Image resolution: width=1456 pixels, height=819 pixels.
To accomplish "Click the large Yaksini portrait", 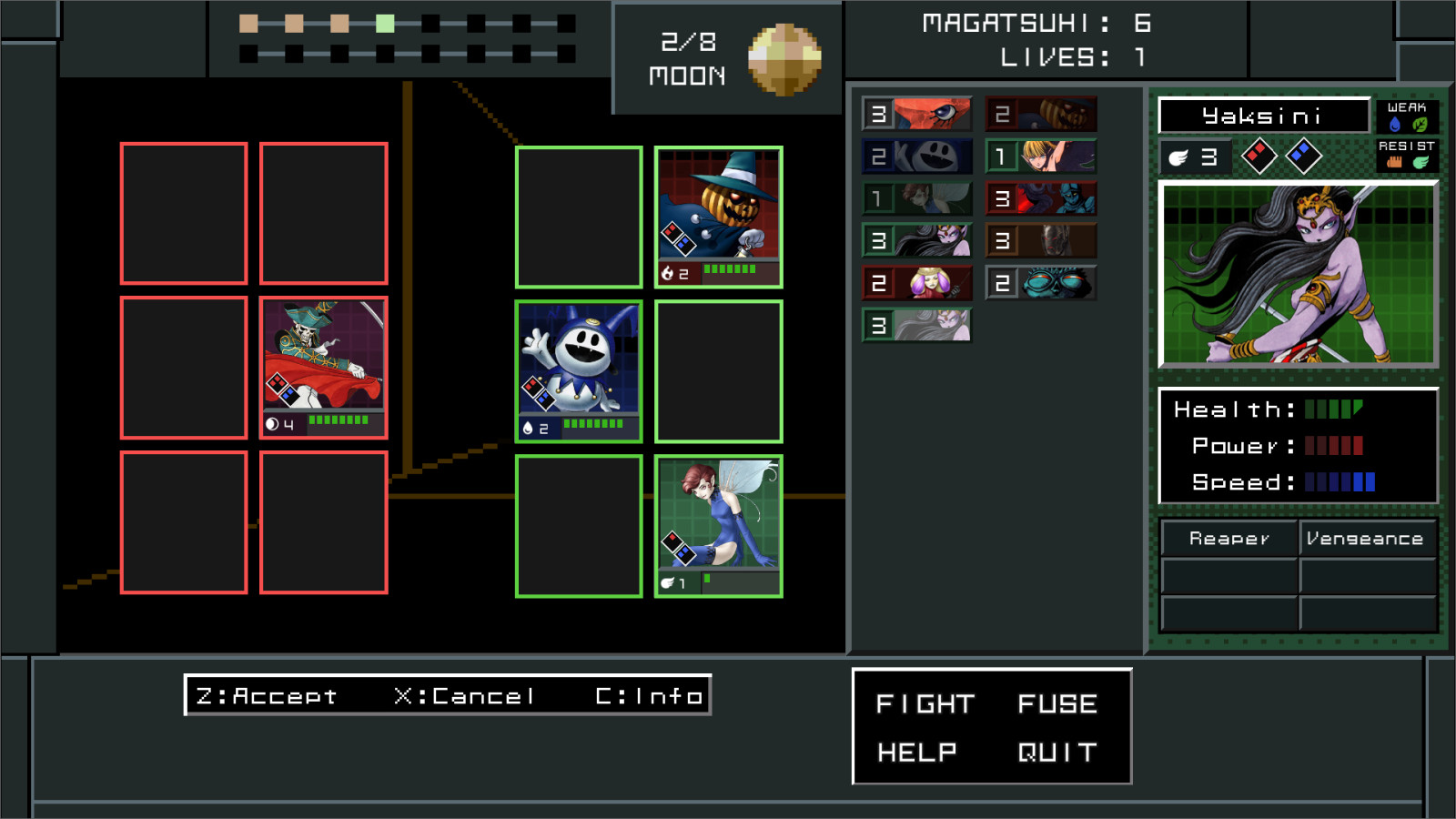I will tap(1298, 274).
